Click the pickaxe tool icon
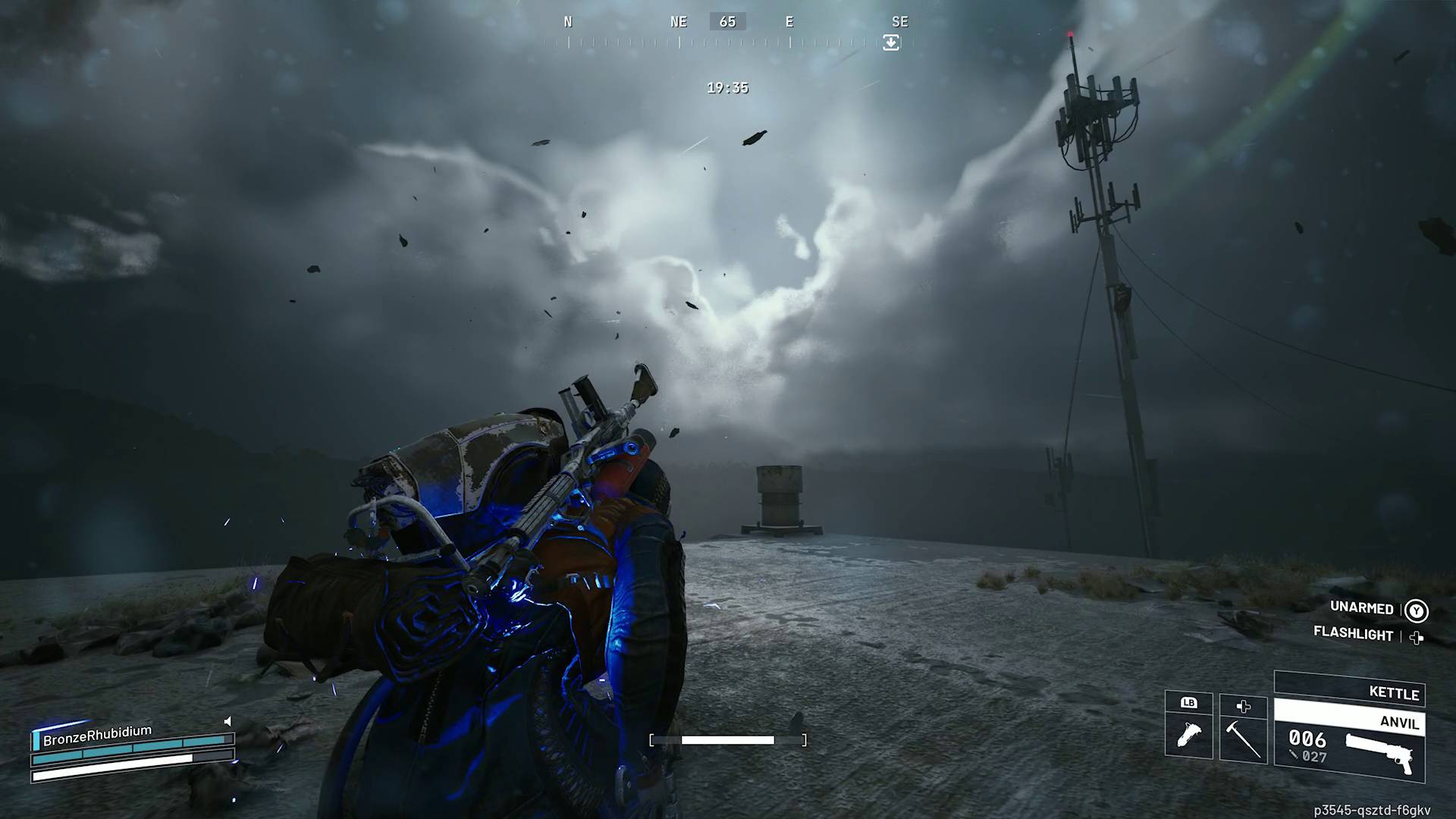The height and width of the screenshot is (819, 1456). [1243, 737]
